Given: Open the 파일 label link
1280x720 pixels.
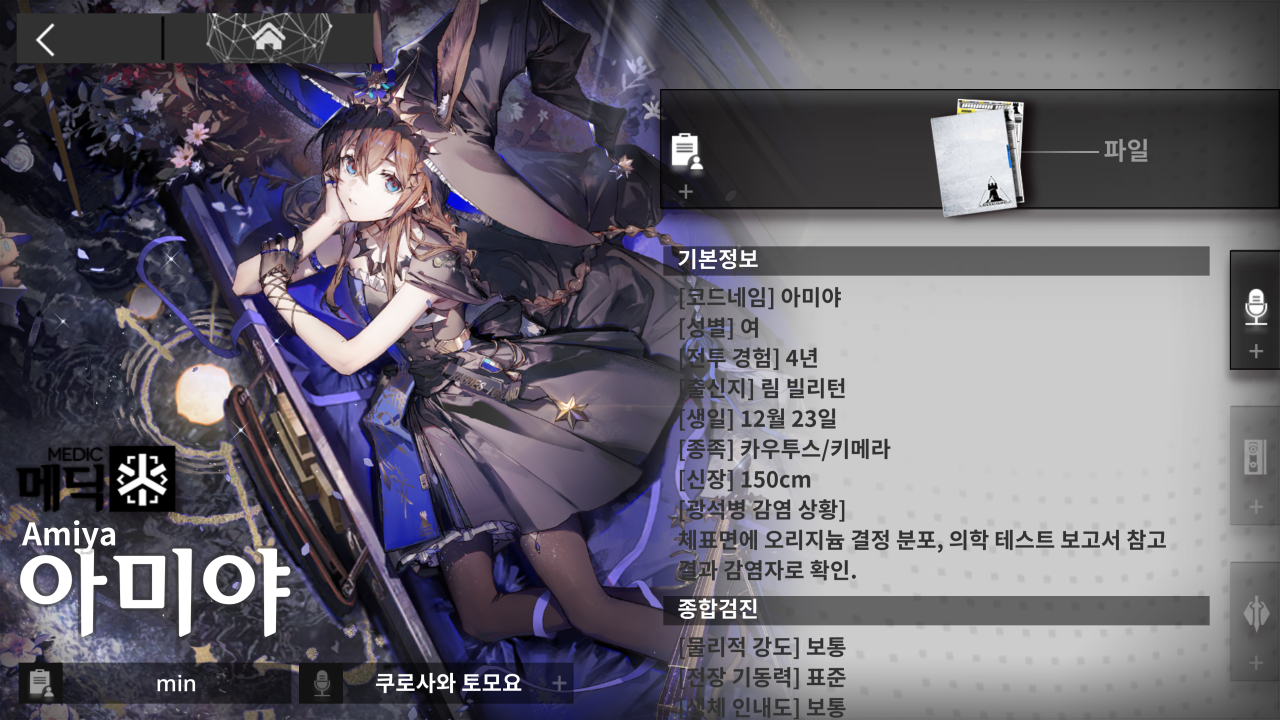Looking at the screenshot, I should coord(1128,151).
